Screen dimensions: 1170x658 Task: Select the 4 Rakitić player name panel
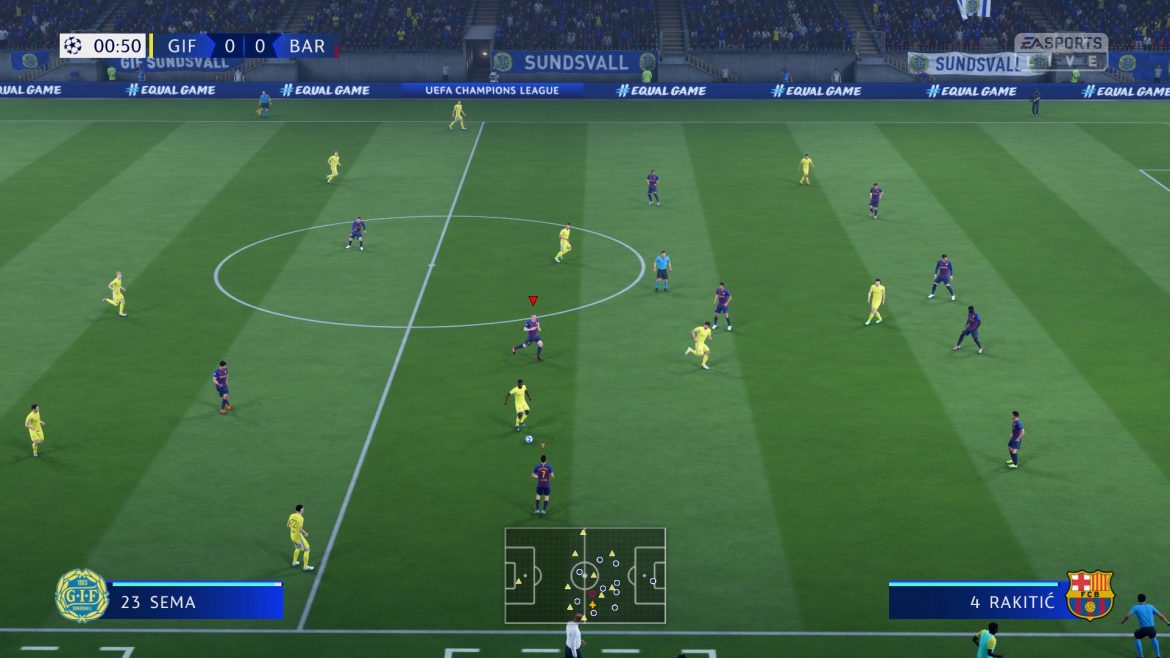click(974, 602)
